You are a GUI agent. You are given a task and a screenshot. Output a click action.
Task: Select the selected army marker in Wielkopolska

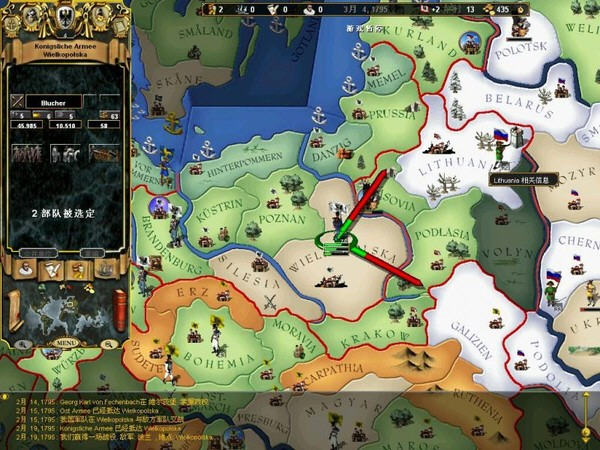point(331,243)
